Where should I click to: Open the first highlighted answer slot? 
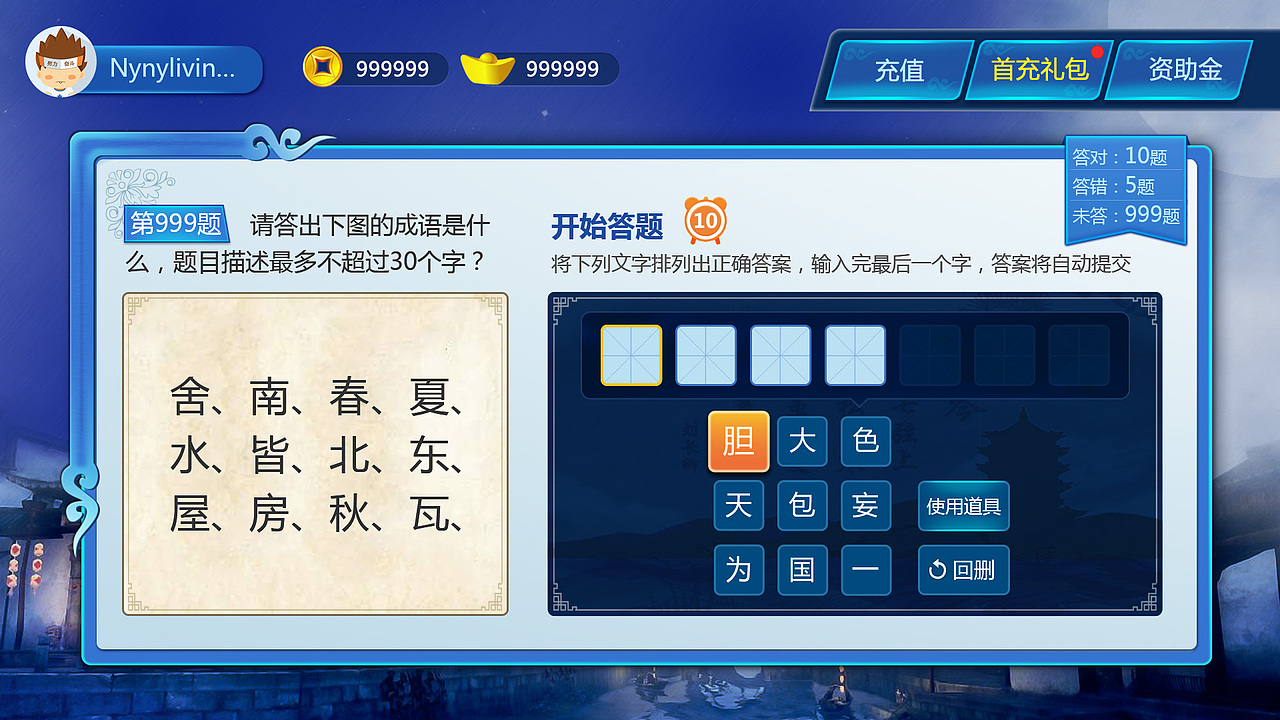[x=631, y=355]
